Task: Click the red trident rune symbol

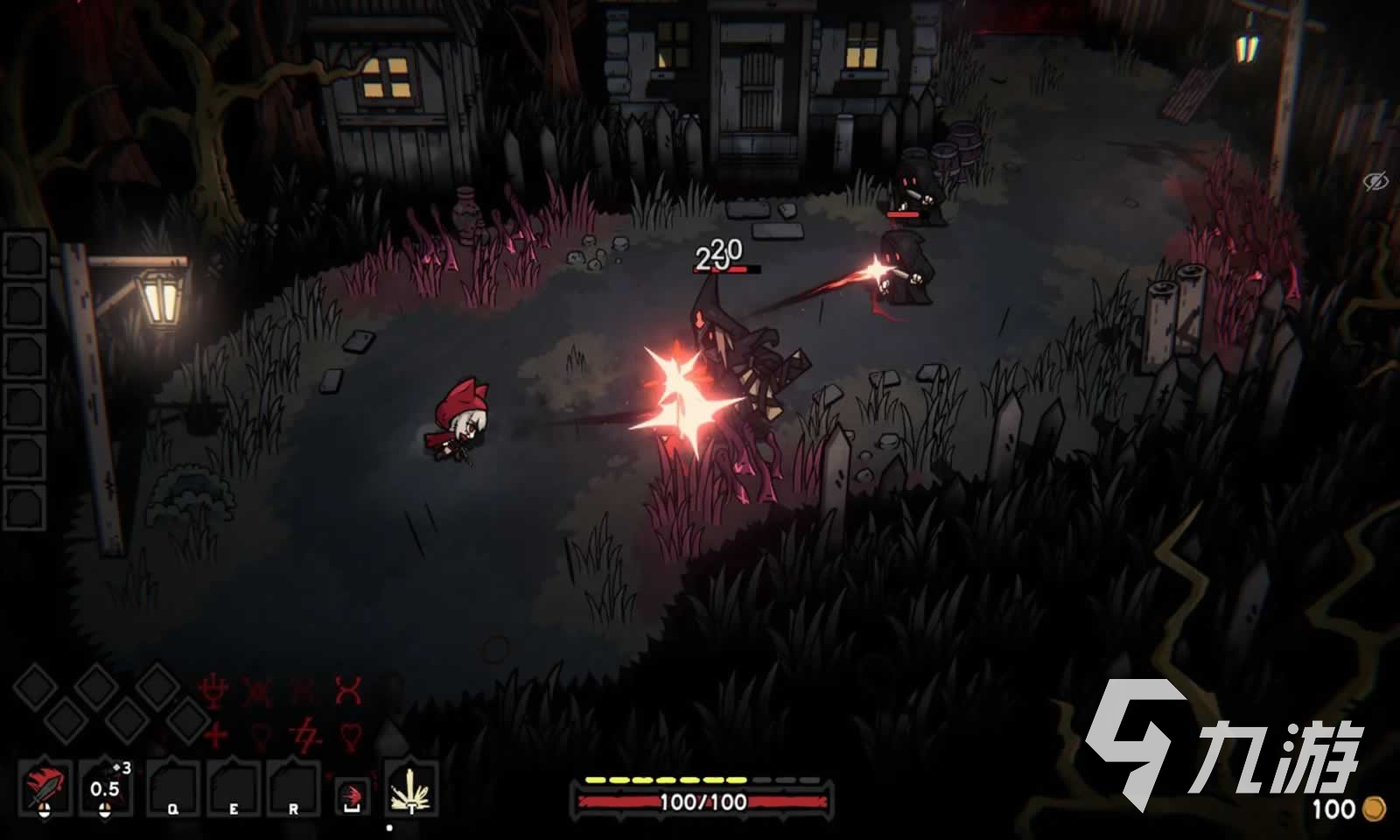Action: (x=213, y=691)
